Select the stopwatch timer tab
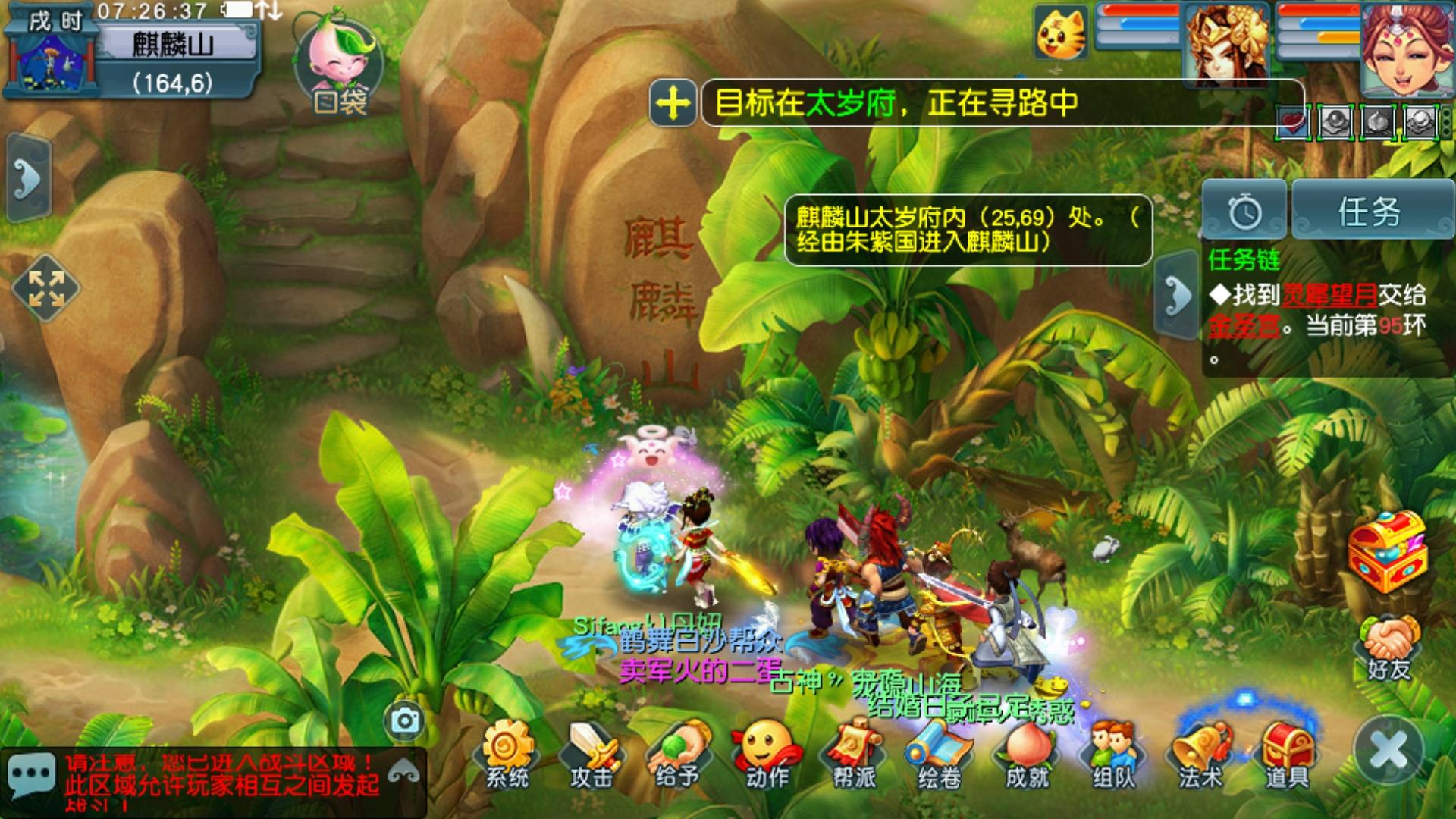The image size is (1456, 819). pyautogui.click(x=1244, y=212)
